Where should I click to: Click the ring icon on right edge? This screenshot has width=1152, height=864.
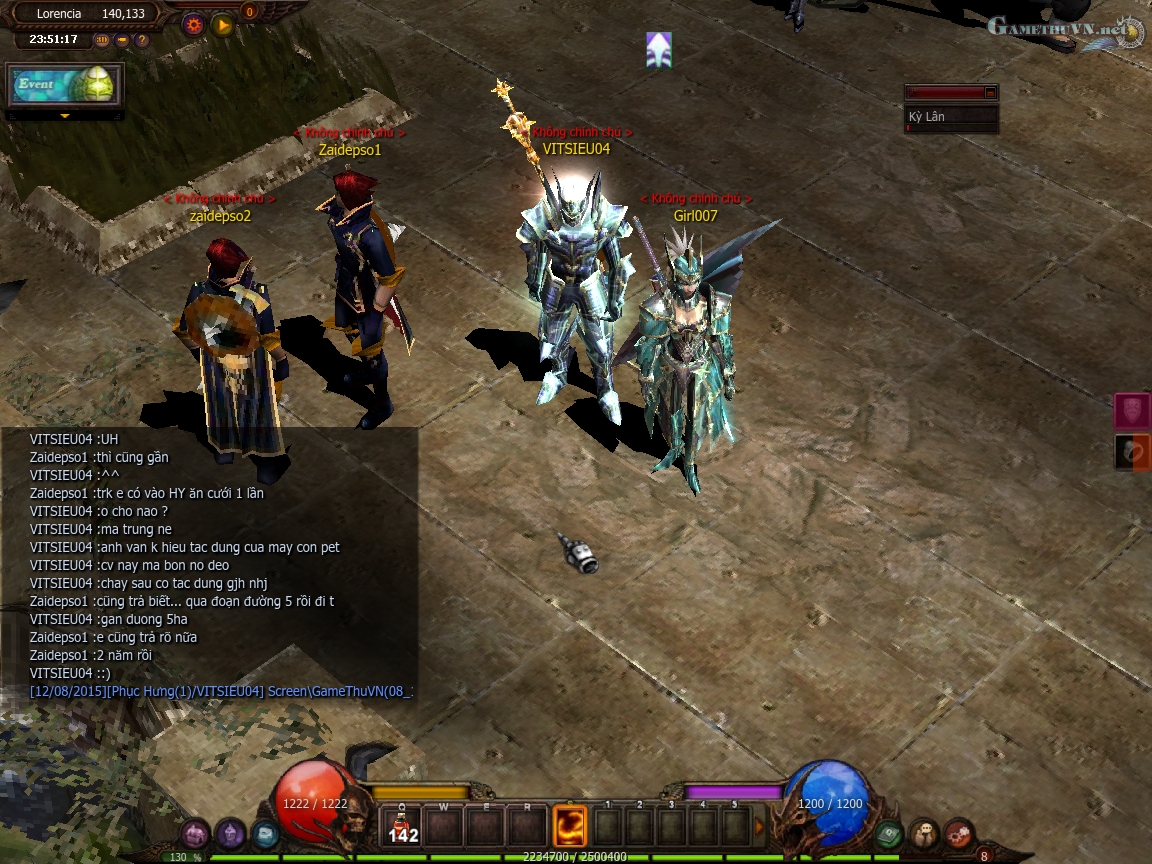(1132, 452)
